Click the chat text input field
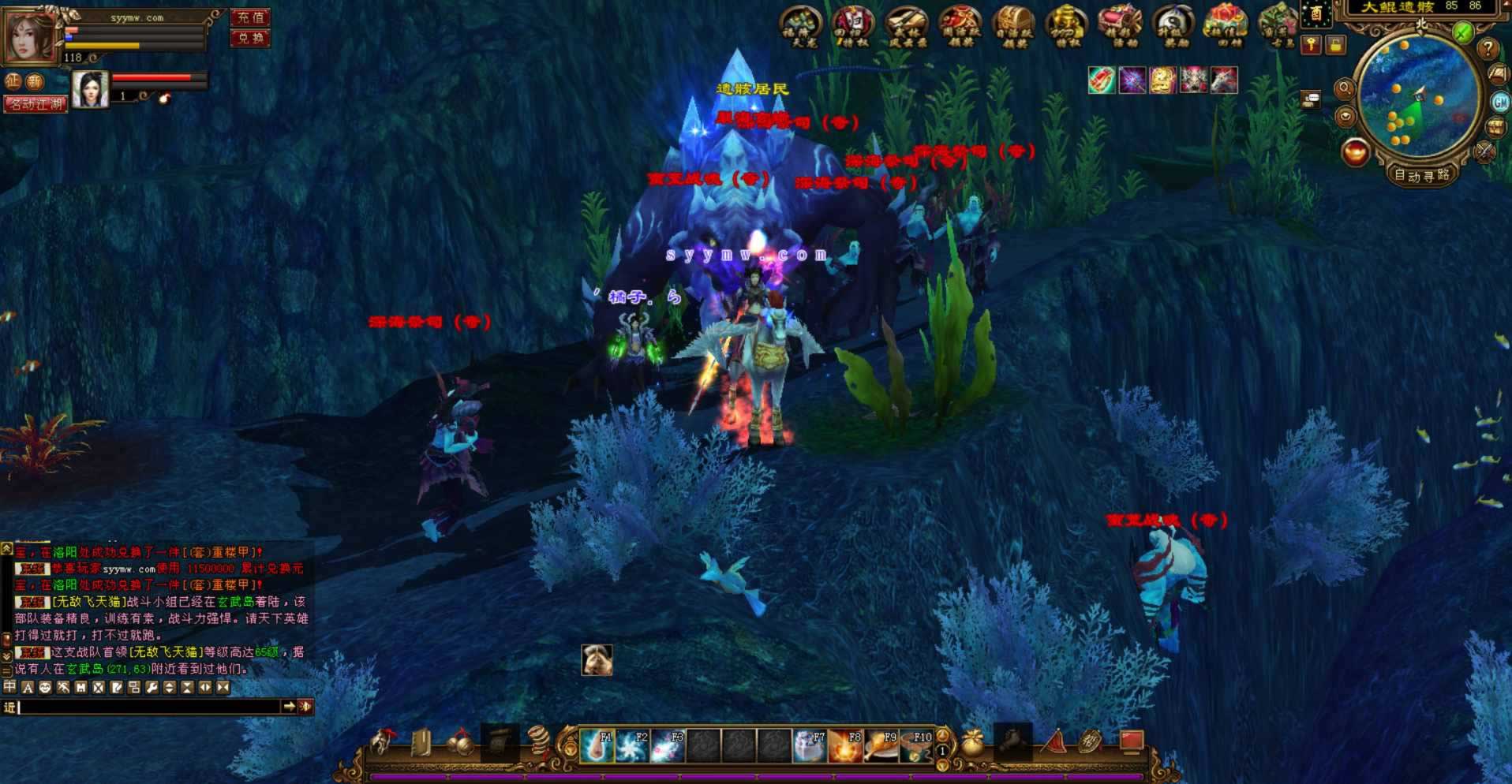The height and width of the screenshot is (784, 1512). [150, 707]
